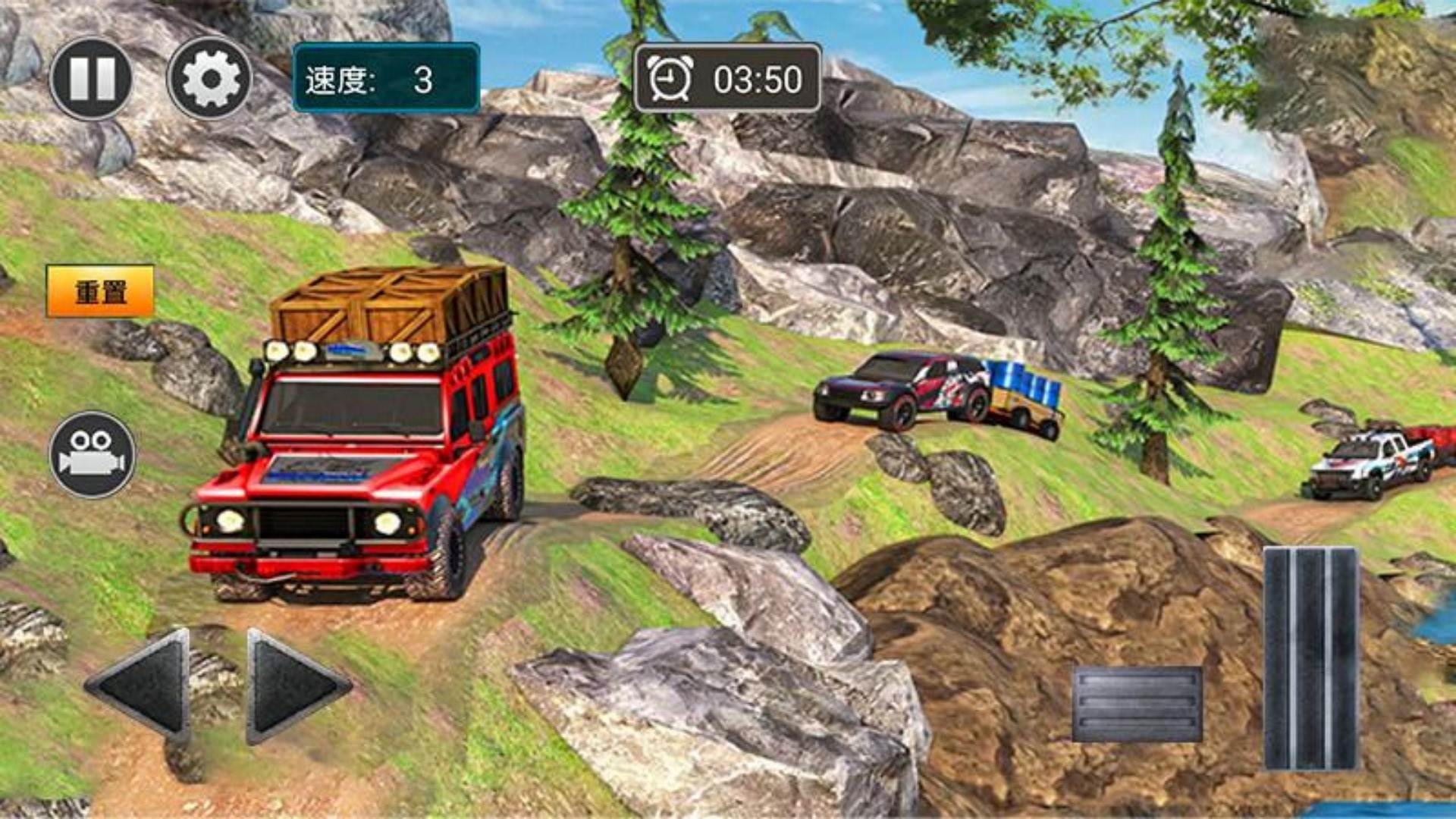The height and width of the screenshot is (819, 1456).
Task: Steer right with the right arrow
Action: (296, 685)
